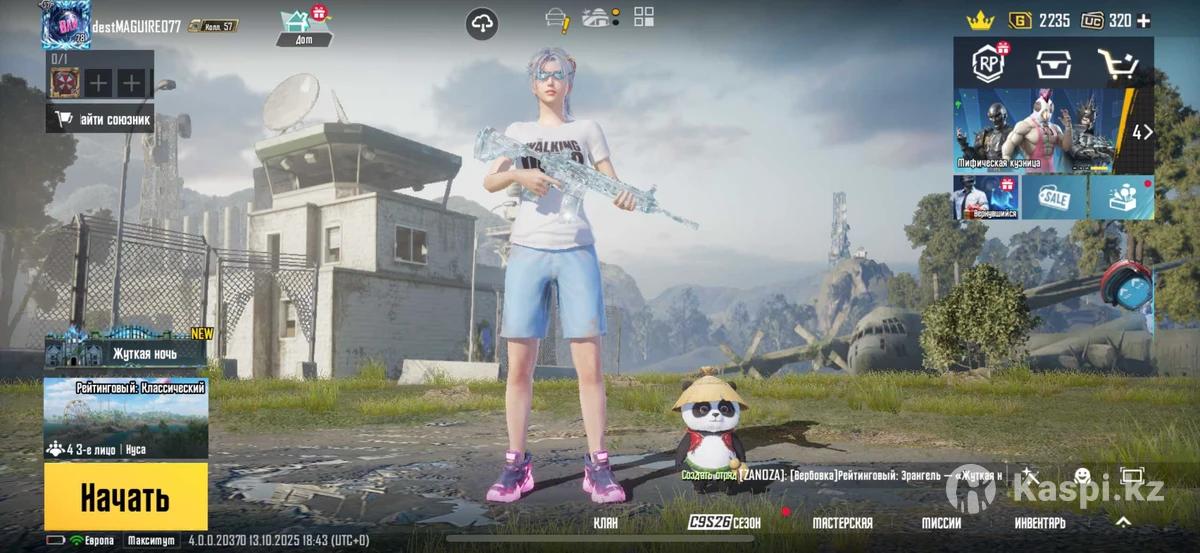1200x553 pixels.
Task: Open the RP Royale Pass icon
Action: (989, 64)
